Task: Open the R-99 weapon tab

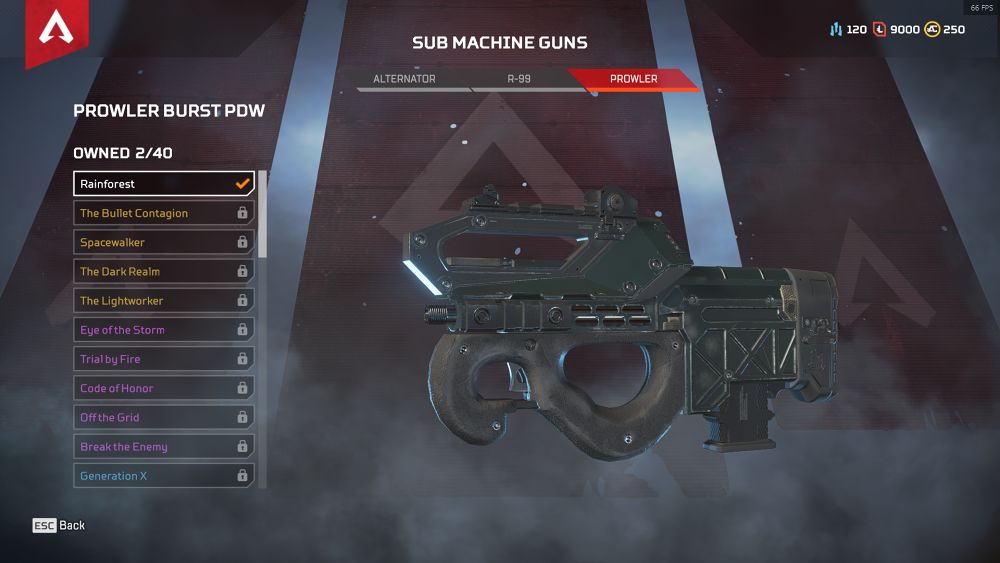Action: [518, 78]
